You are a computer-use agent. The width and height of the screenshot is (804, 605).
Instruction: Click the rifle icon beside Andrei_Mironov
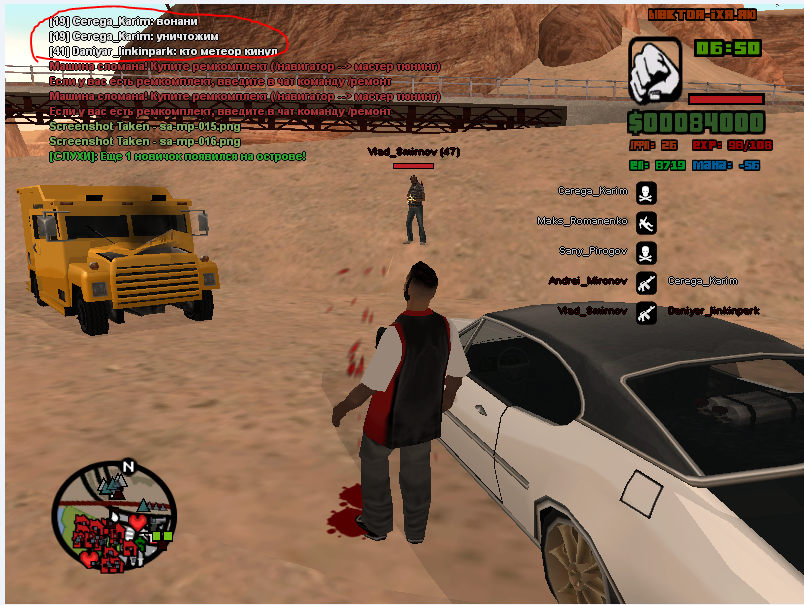click(x=646, y=281)
